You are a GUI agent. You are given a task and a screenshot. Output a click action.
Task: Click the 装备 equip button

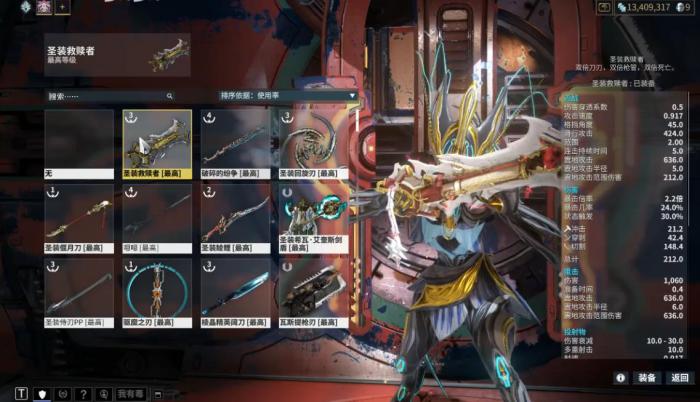[647, 378]
